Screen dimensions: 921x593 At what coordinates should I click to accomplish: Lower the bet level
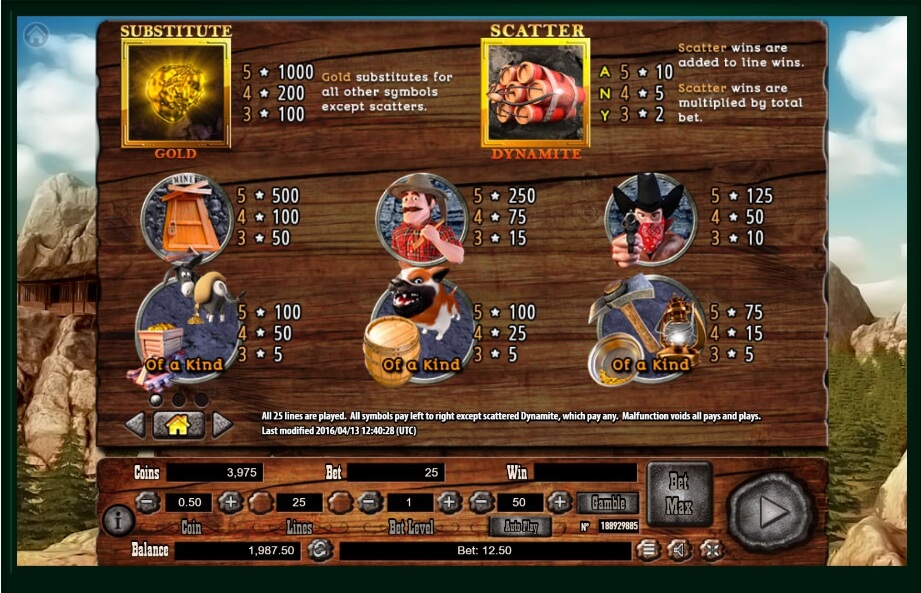pyautogui.click(x=369, y=502)
